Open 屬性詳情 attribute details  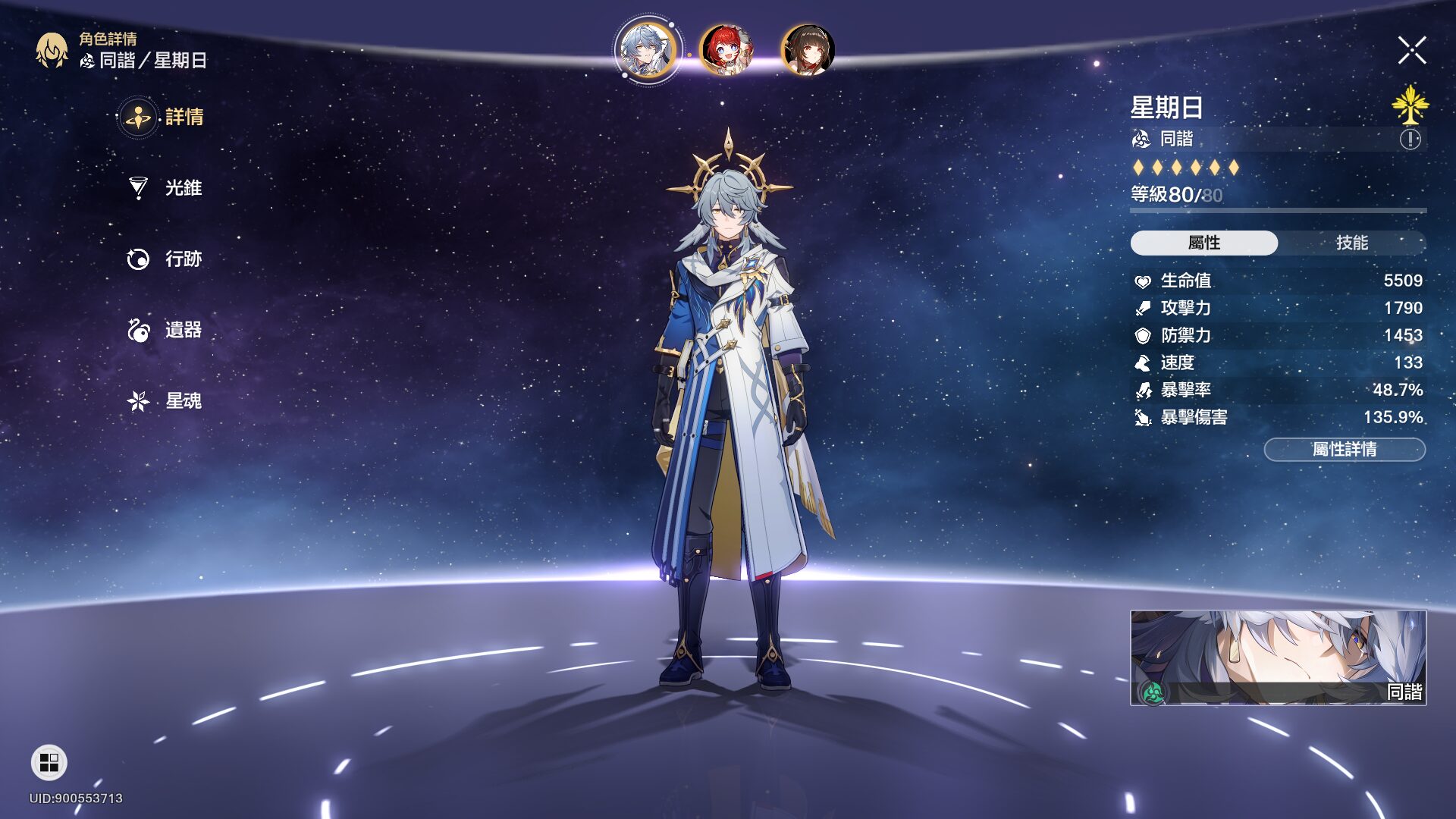[x=1345, y=450]
